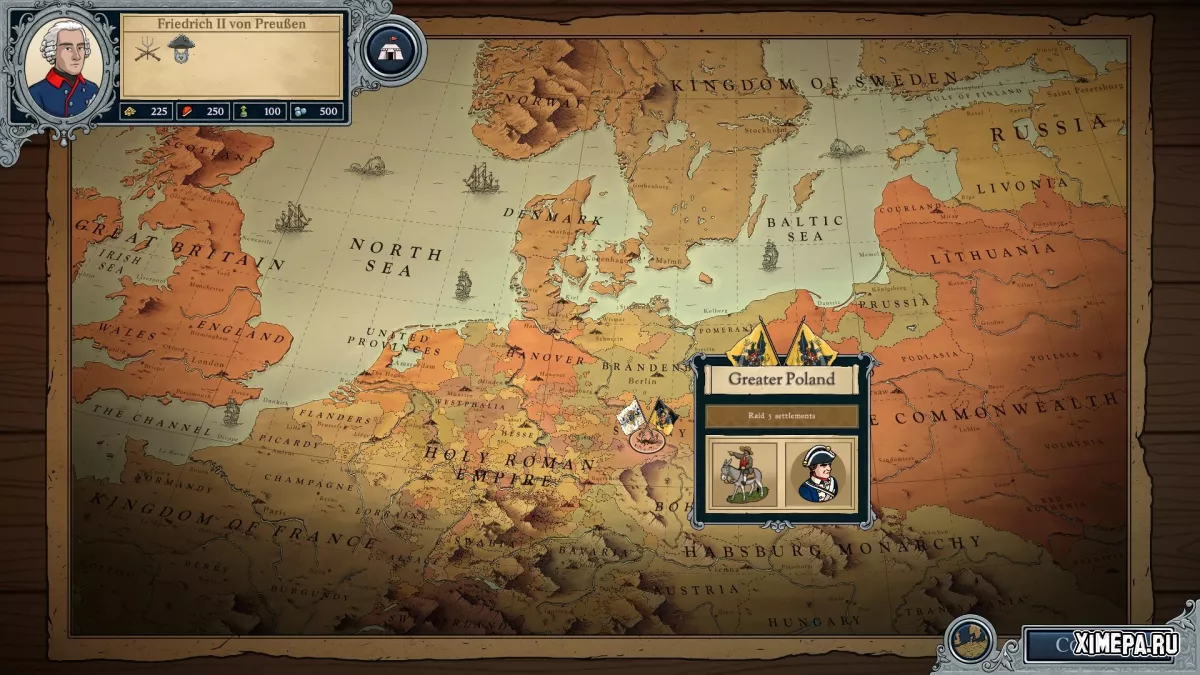This screenshot has height=675, width=1200.
Task: Select the tricorn hat trait icon
Action: [x=181, y=48]
